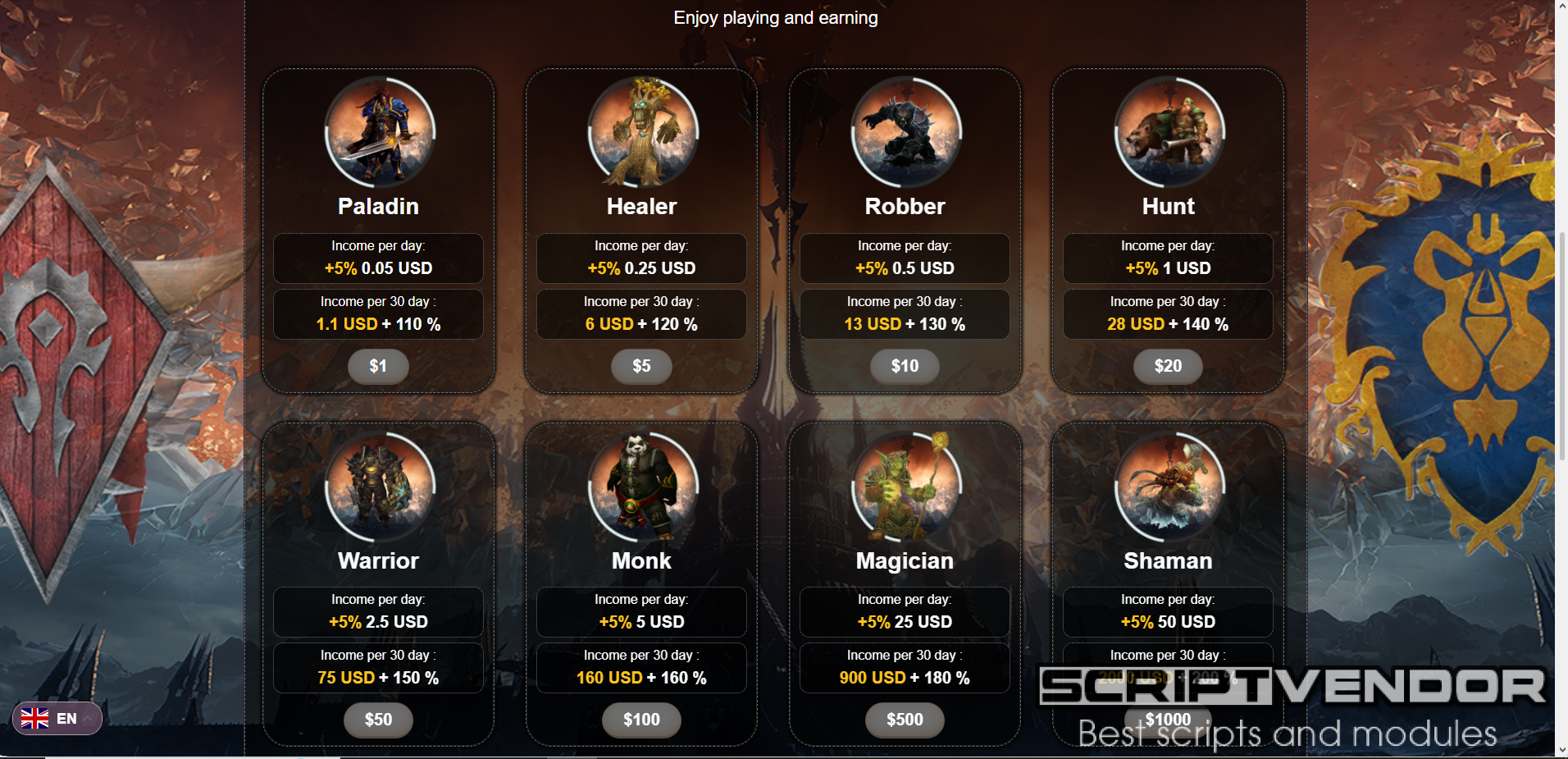
Task: Select the Paladin character portrait
Action: tap(380, 132)
